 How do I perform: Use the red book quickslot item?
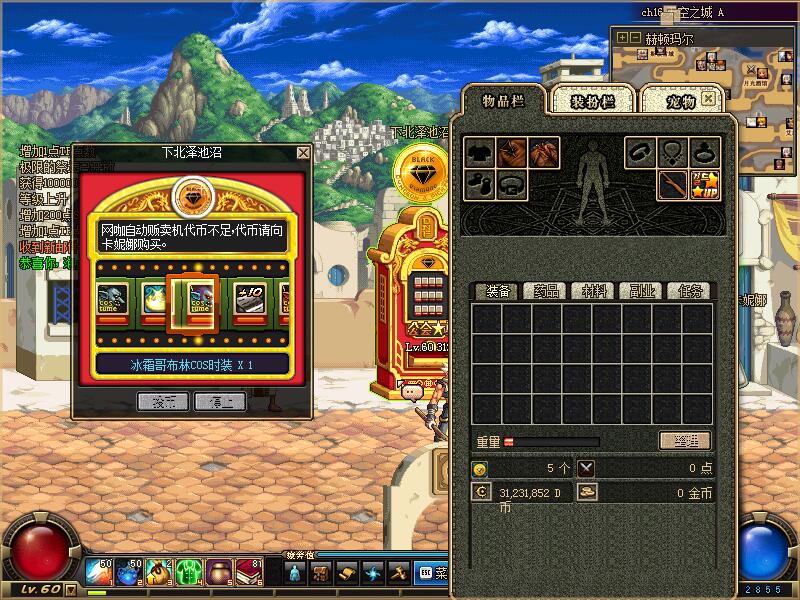tap(247, 573)
